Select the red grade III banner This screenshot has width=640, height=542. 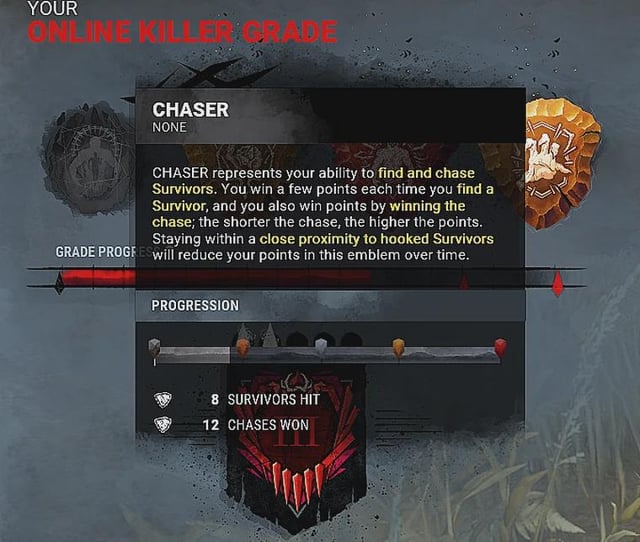[296, 450]
